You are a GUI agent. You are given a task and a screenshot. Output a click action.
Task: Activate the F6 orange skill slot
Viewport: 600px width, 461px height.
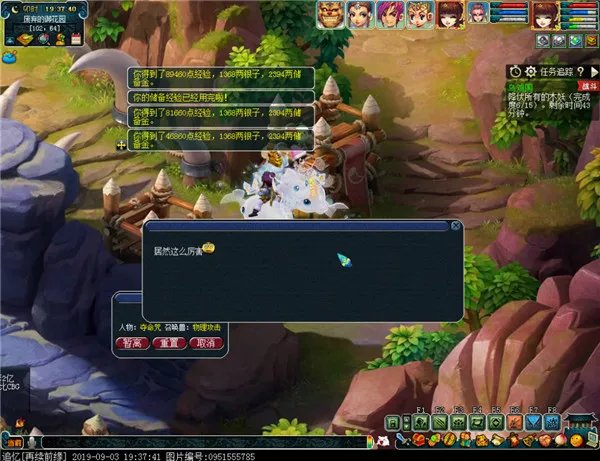tap(512, 423)
